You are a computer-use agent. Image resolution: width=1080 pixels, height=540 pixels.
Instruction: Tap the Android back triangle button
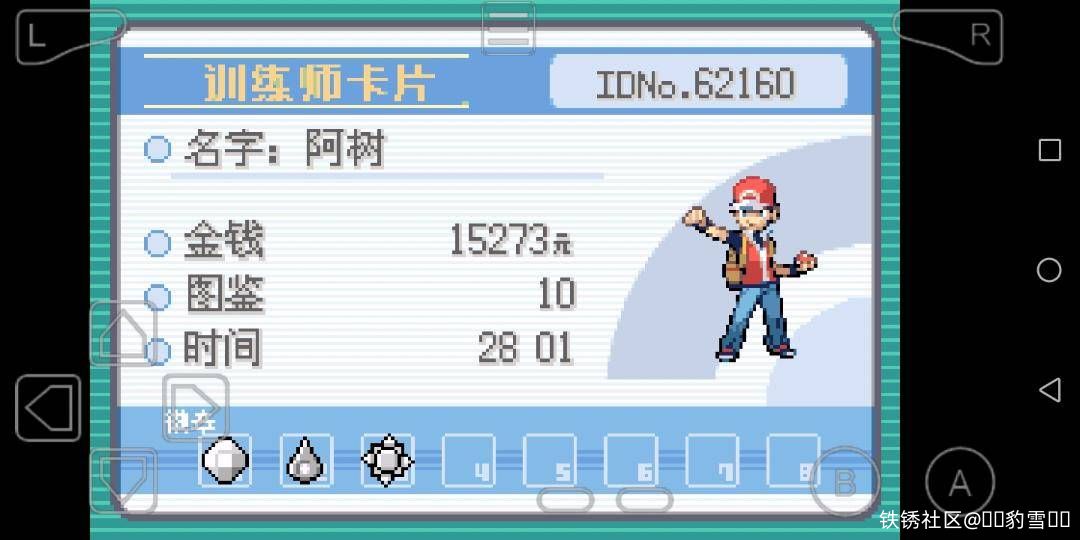click(x=1049, y=389)
